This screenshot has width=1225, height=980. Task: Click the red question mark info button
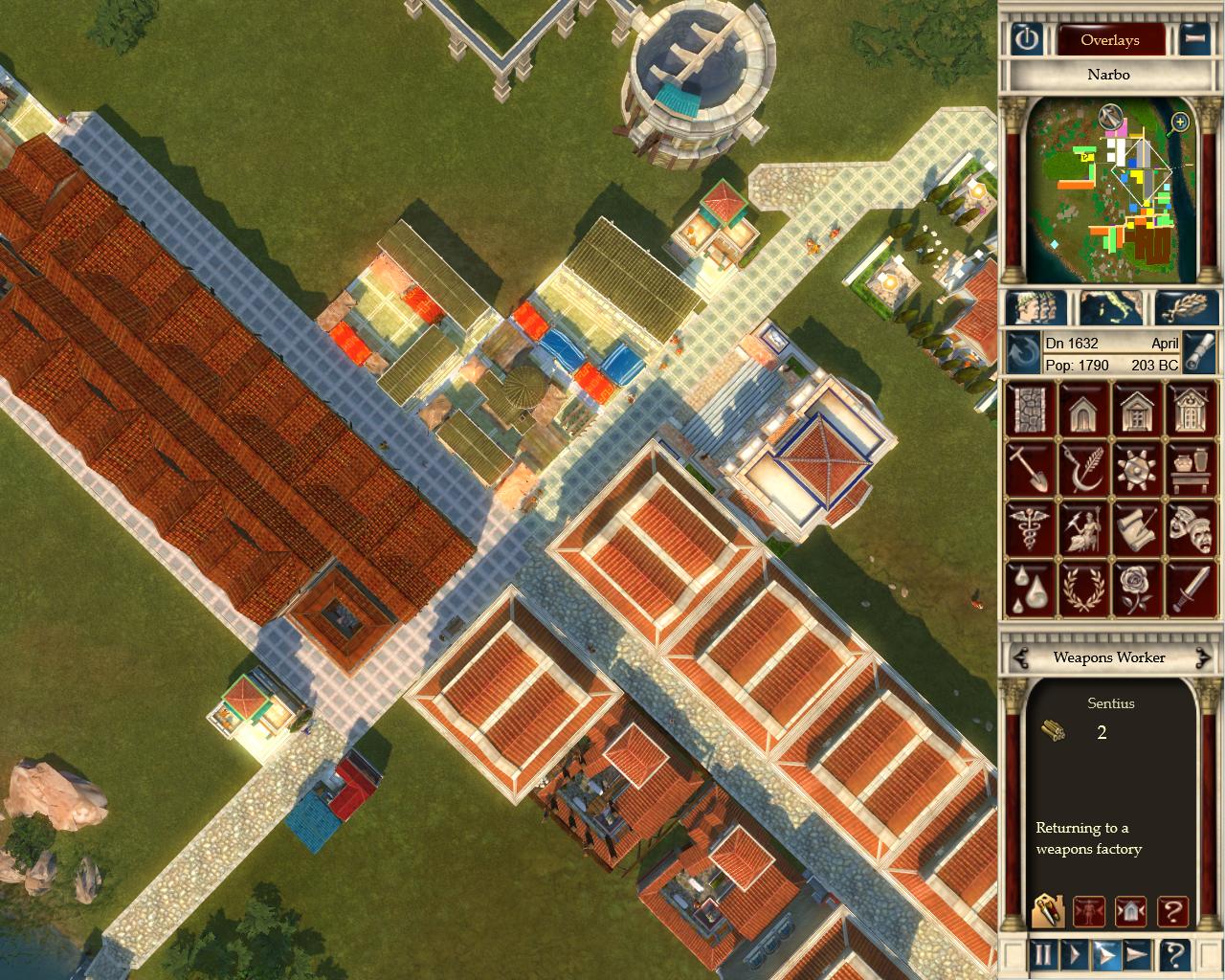click(x=1172, y=911)
